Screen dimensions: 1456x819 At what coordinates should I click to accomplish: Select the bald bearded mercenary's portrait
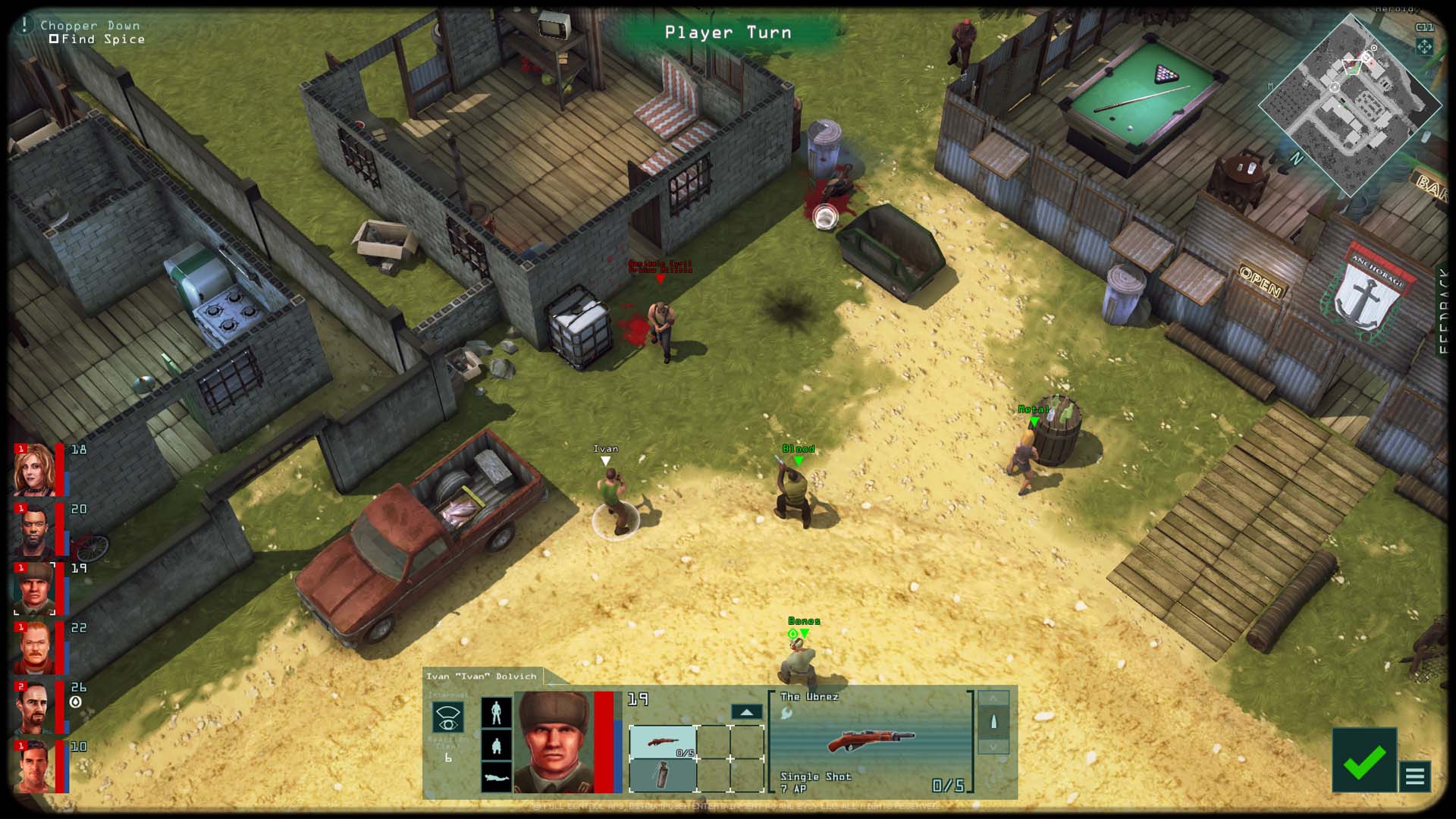(x=34, y=529)
